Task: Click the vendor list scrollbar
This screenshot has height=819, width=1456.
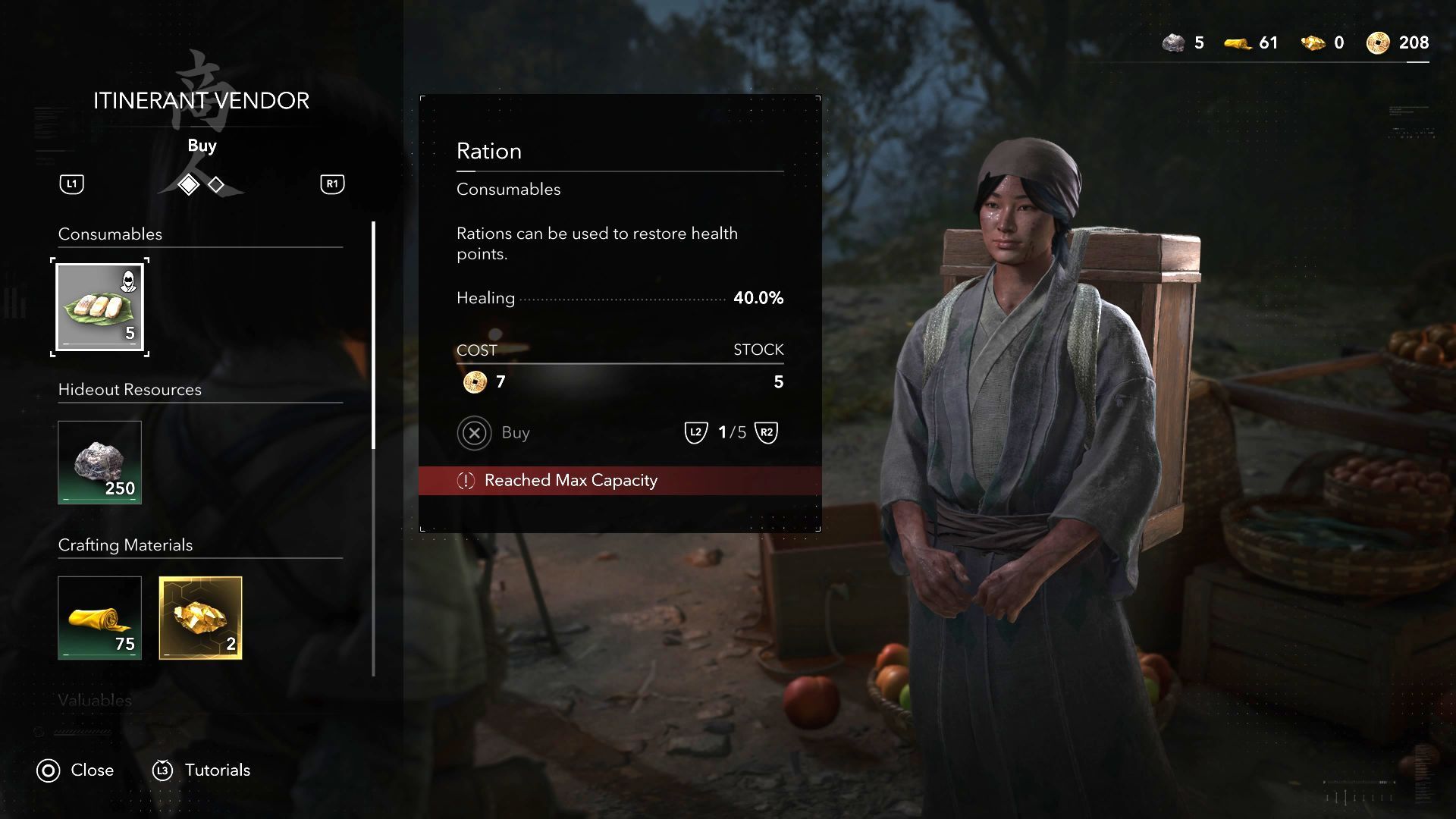Action: click(373, 335)
